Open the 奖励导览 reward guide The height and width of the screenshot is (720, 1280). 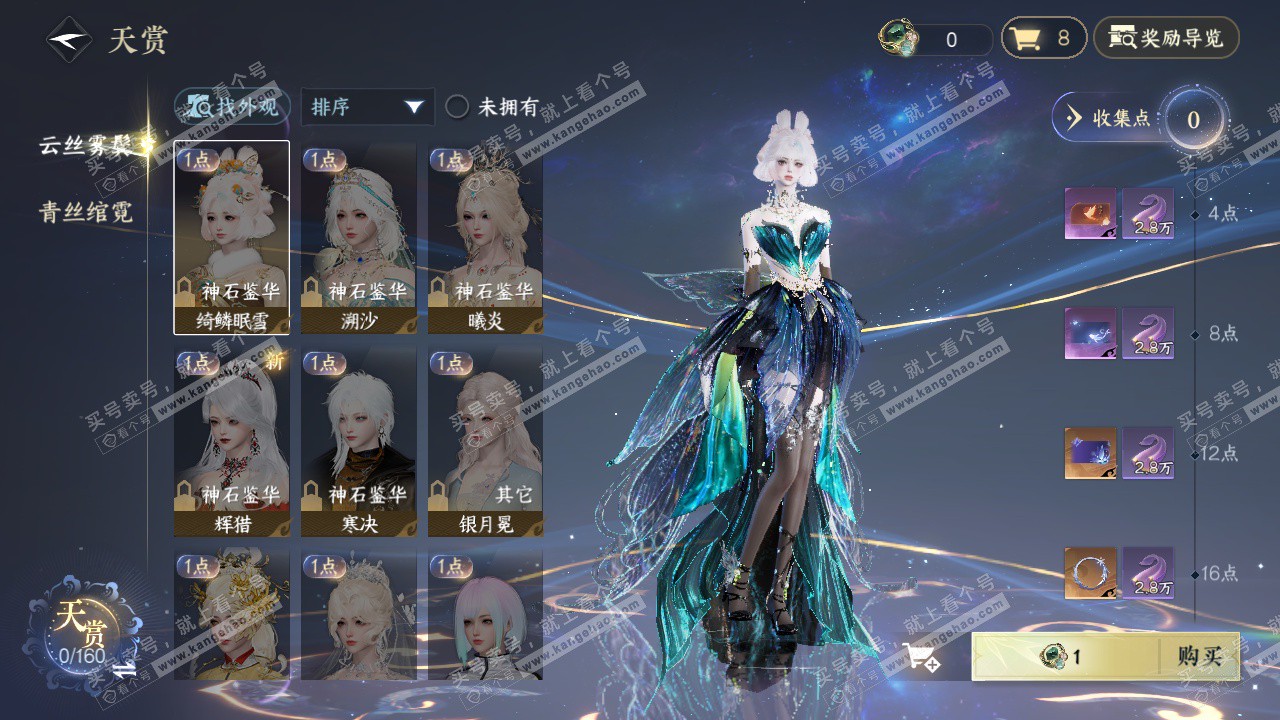(x=1166, y=39)
